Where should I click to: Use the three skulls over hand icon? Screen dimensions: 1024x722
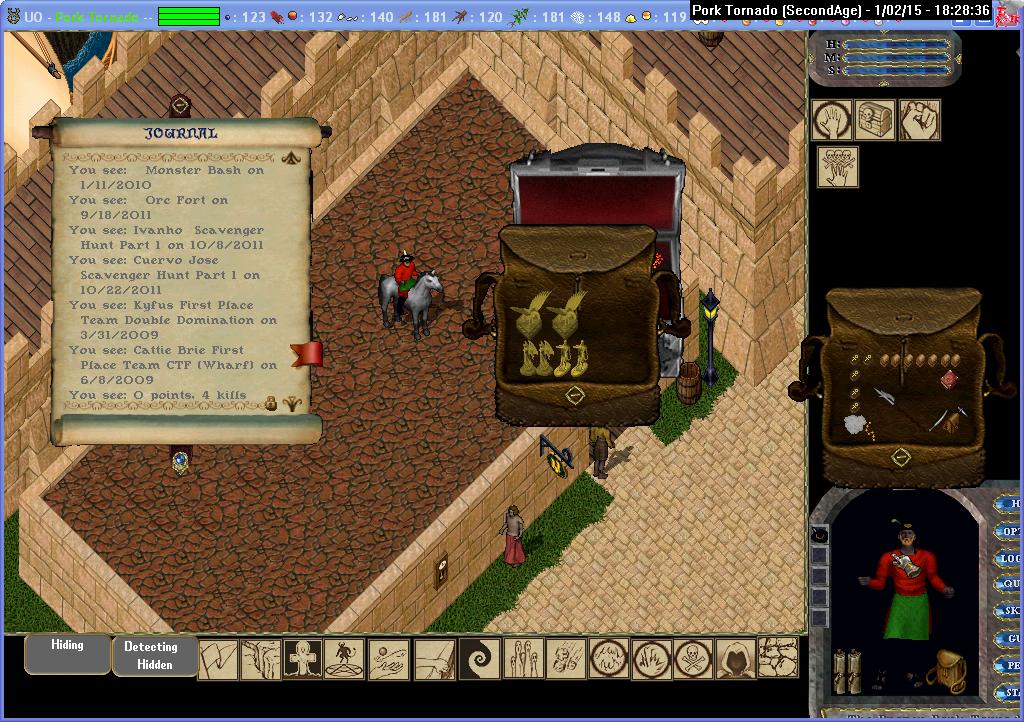coord(838,167)
